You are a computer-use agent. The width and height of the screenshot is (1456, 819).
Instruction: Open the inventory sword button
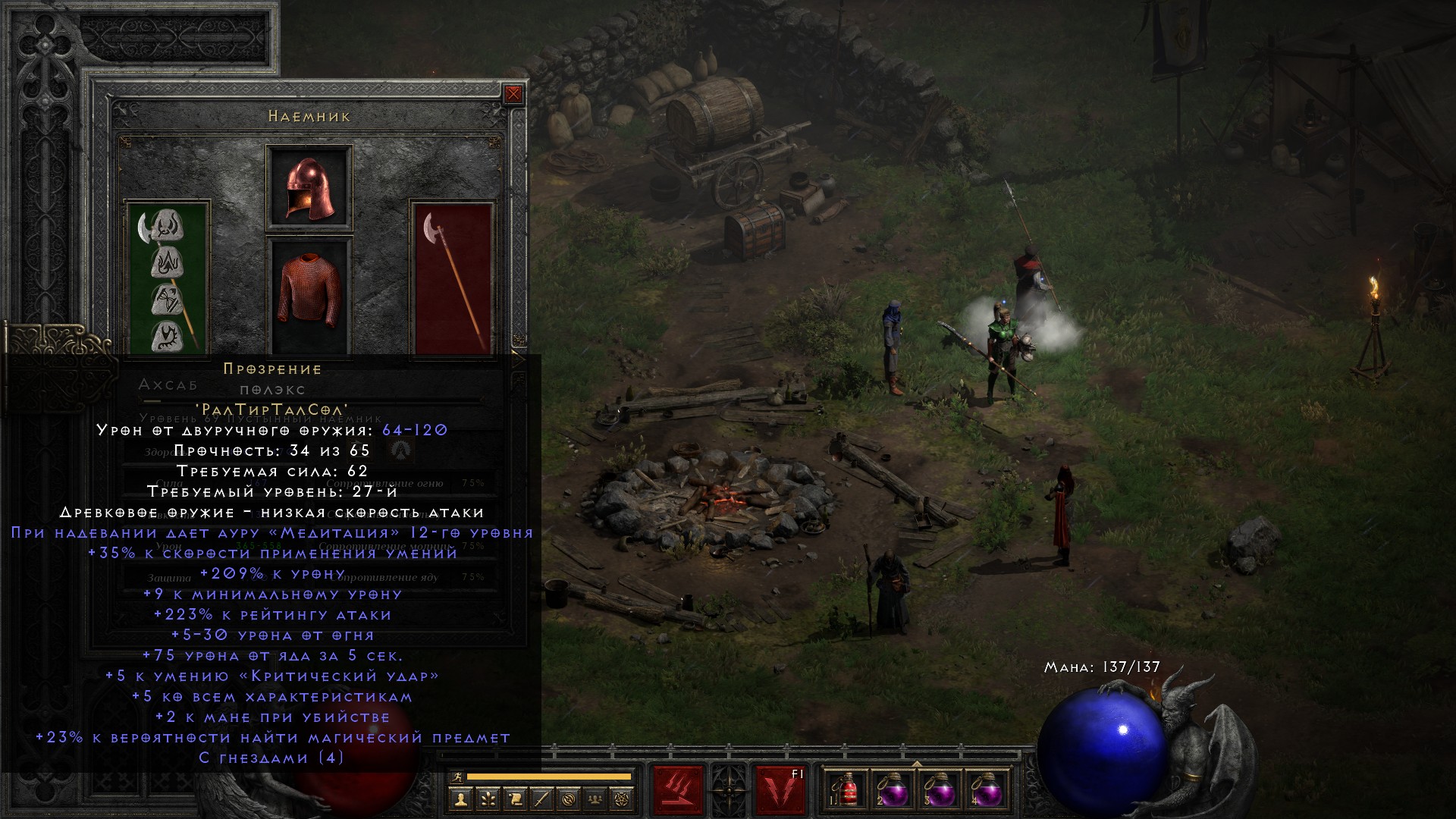542,799
